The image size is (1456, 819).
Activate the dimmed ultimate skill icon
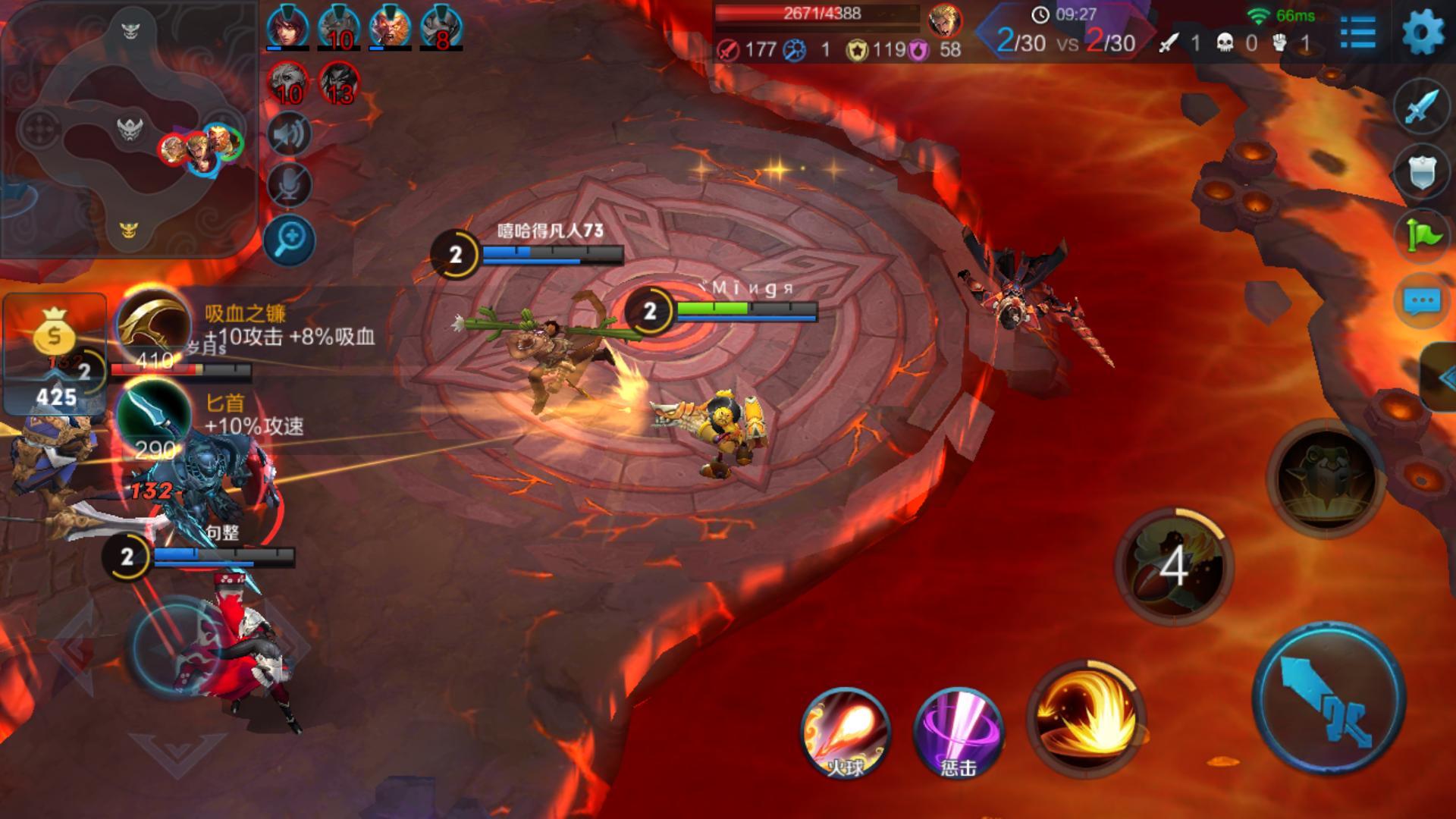[1325, 478]
